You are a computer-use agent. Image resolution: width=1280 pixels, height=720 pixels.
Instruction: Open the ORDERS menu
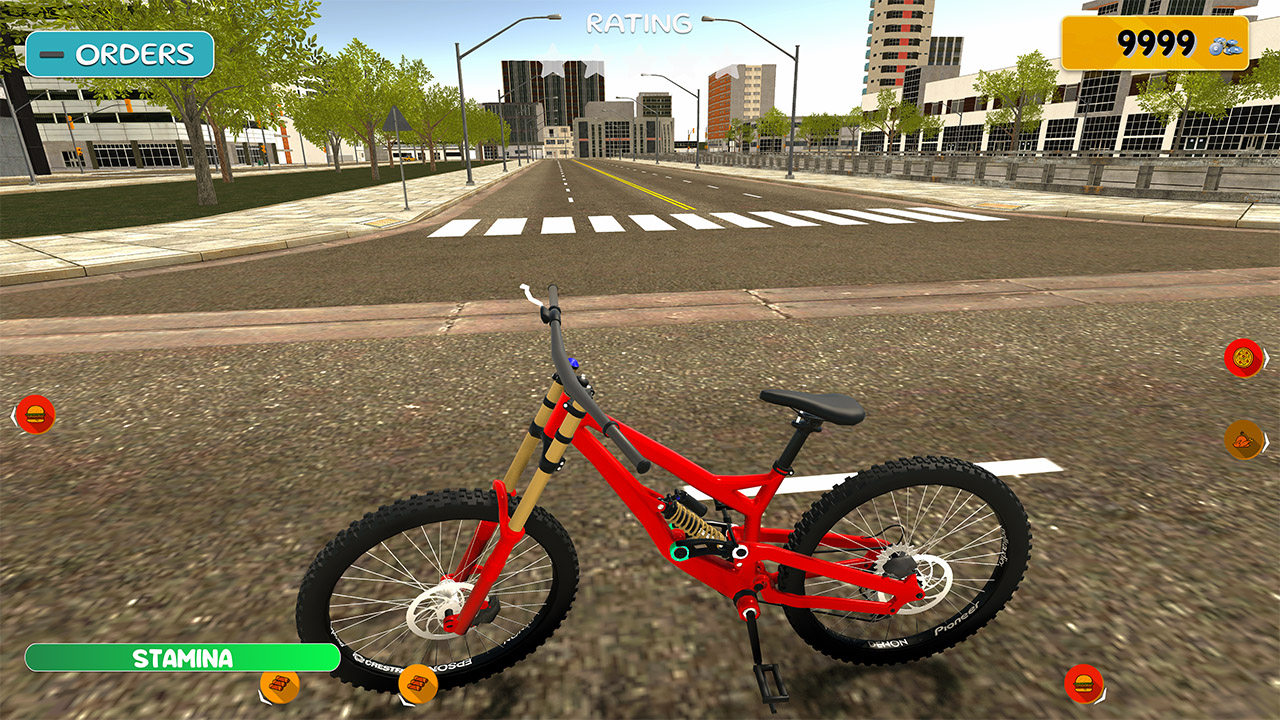point(133,52)
